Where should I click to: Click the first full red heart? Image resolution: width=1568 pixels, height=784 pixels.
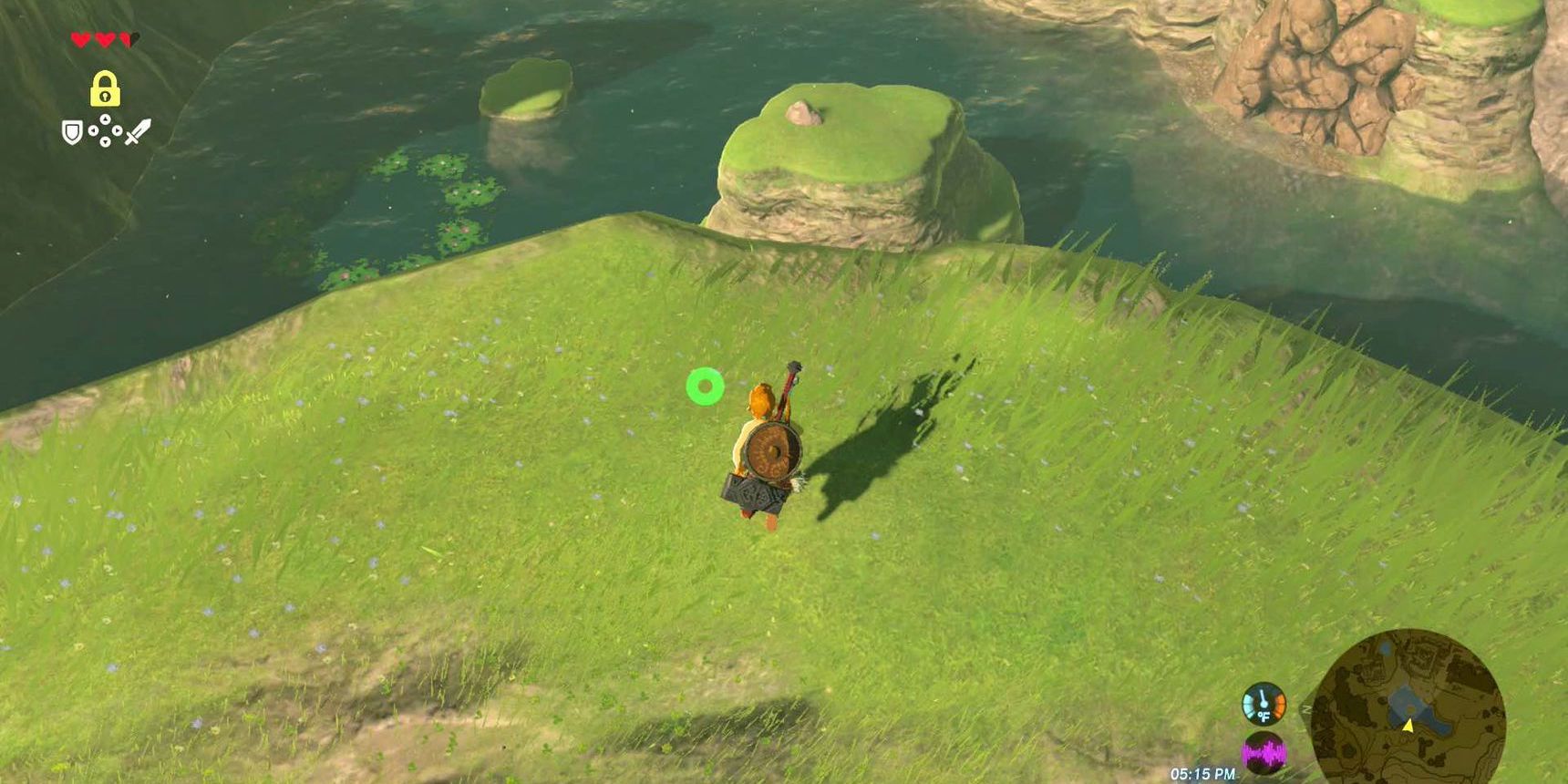pos(80,40)
